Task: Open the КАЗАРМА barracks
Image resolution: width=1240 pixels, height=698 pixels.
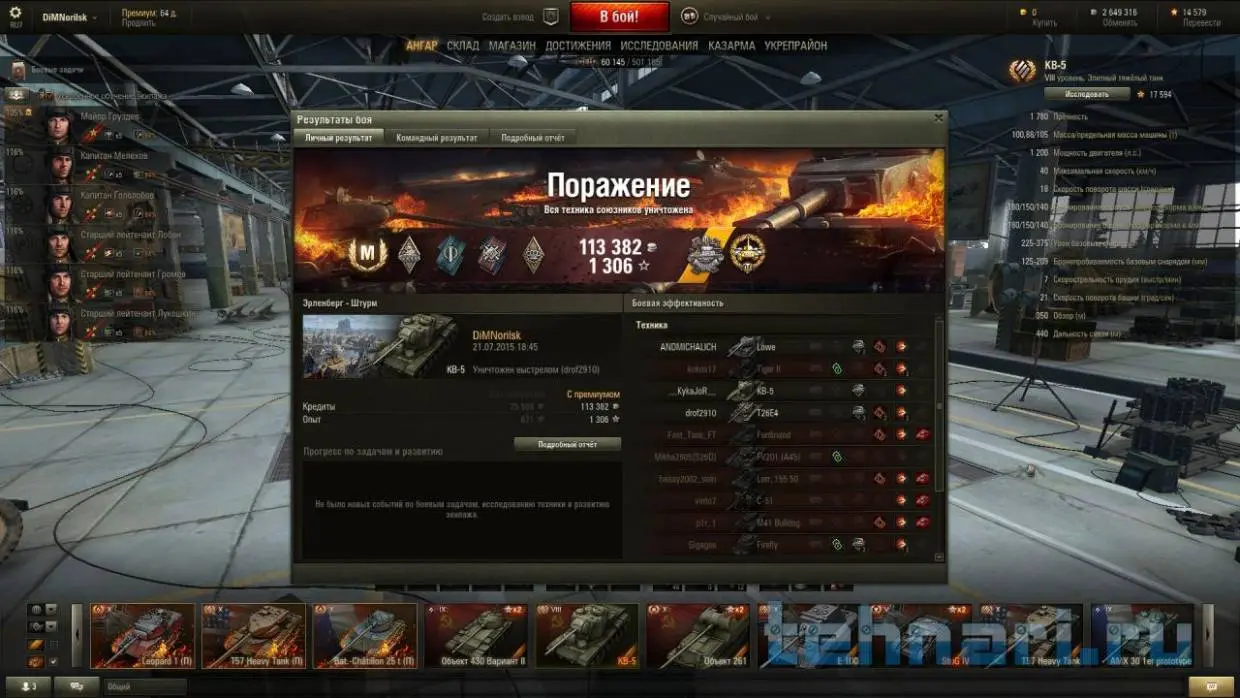Action: click(731, 46)
